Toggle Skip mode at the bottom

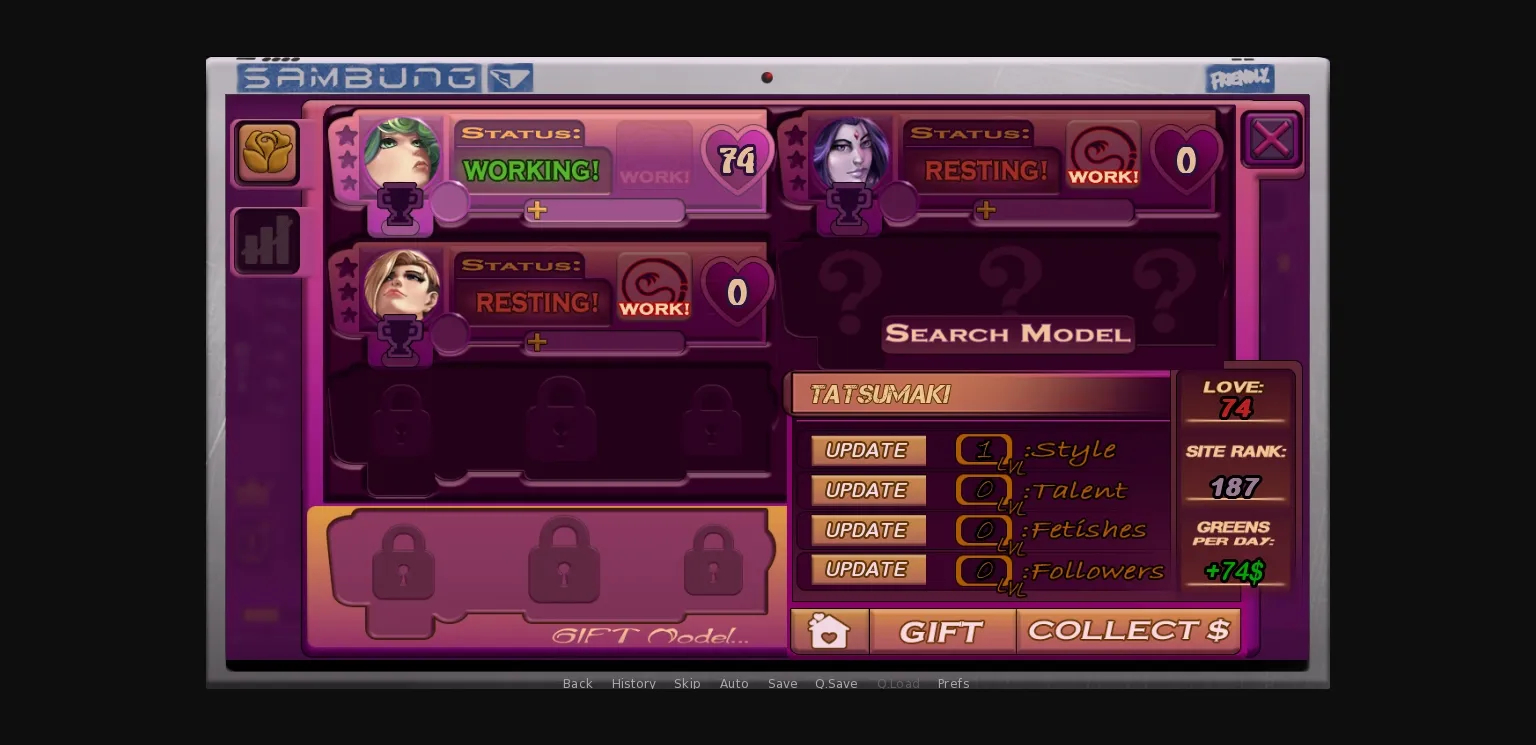click(687, 683)
